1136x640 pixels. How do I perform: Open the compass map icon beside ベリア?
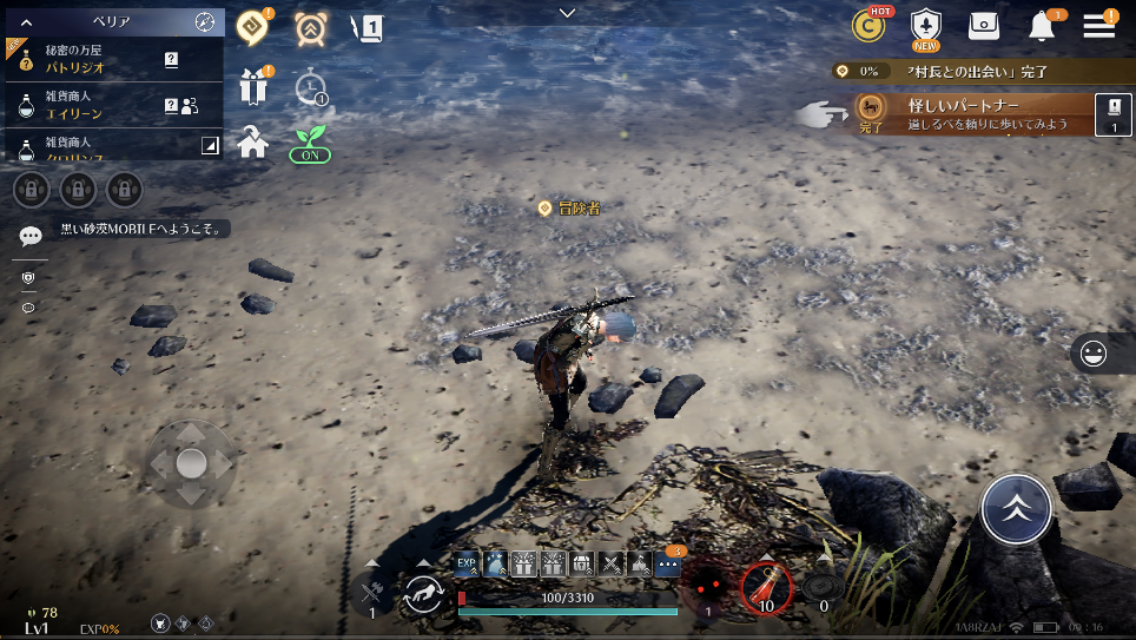pos(205,22)
